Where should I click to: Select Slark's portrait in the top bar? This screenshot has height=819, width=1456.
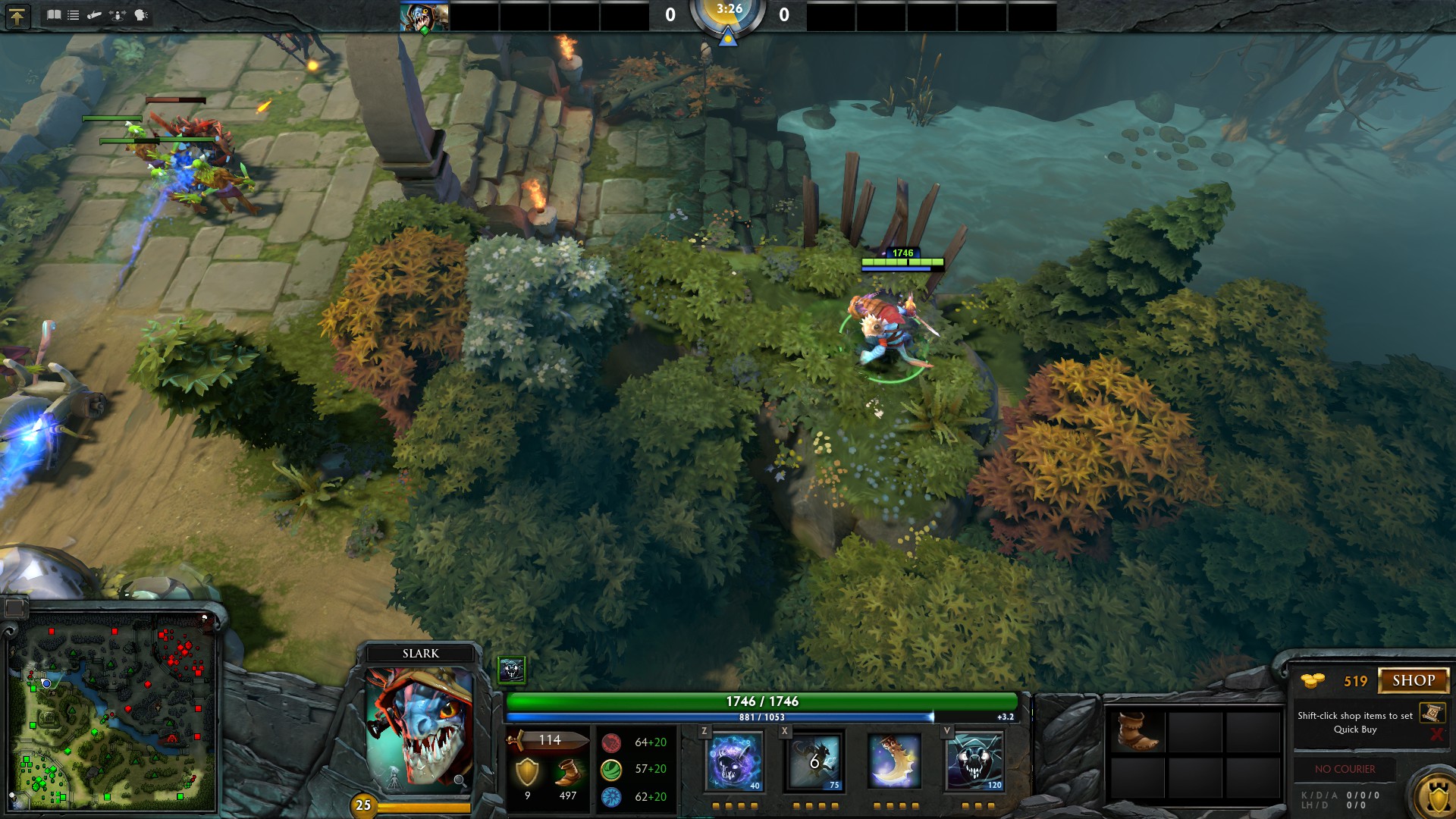[x=424, y=17]
